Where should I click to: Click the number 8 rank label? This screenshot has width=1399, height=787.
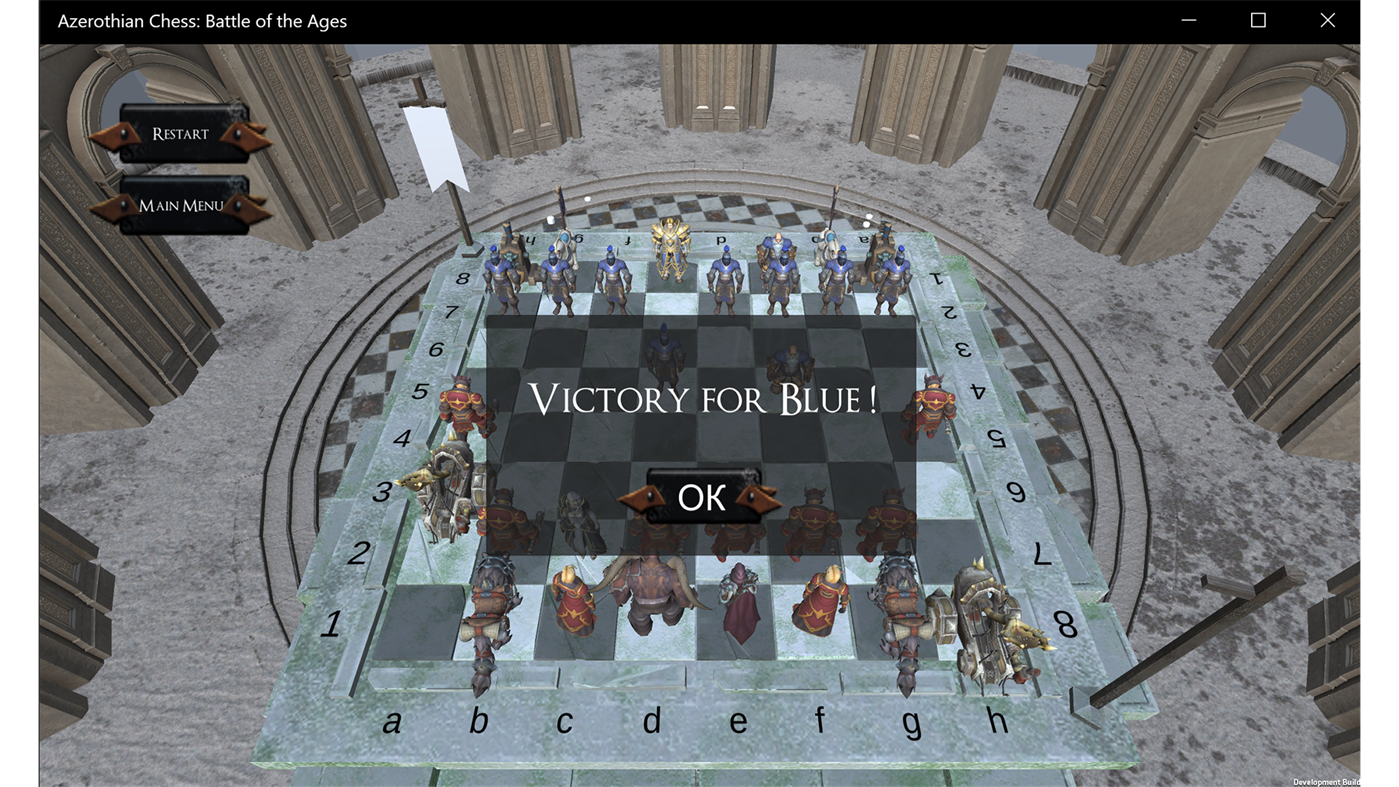pos(460,277)
